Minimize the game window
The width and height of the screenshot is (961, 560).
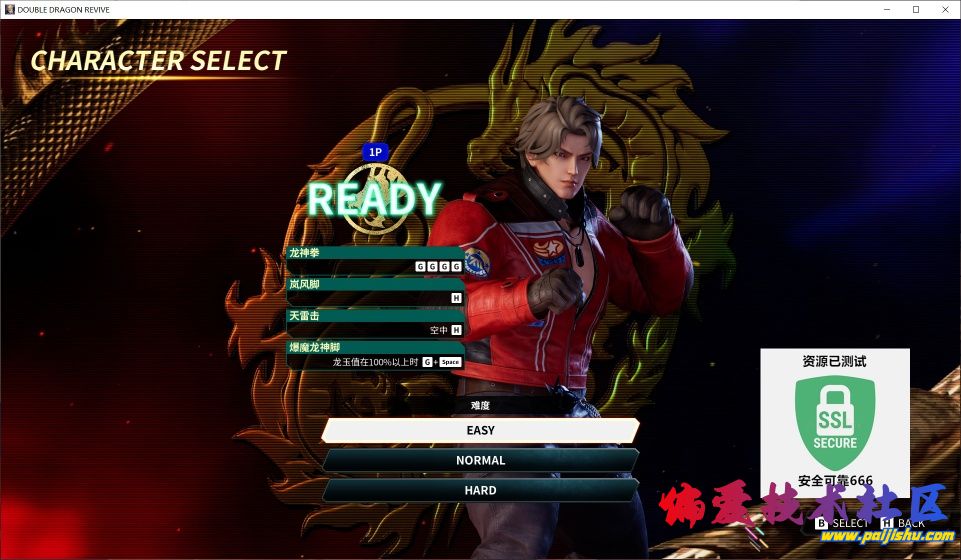887,9
